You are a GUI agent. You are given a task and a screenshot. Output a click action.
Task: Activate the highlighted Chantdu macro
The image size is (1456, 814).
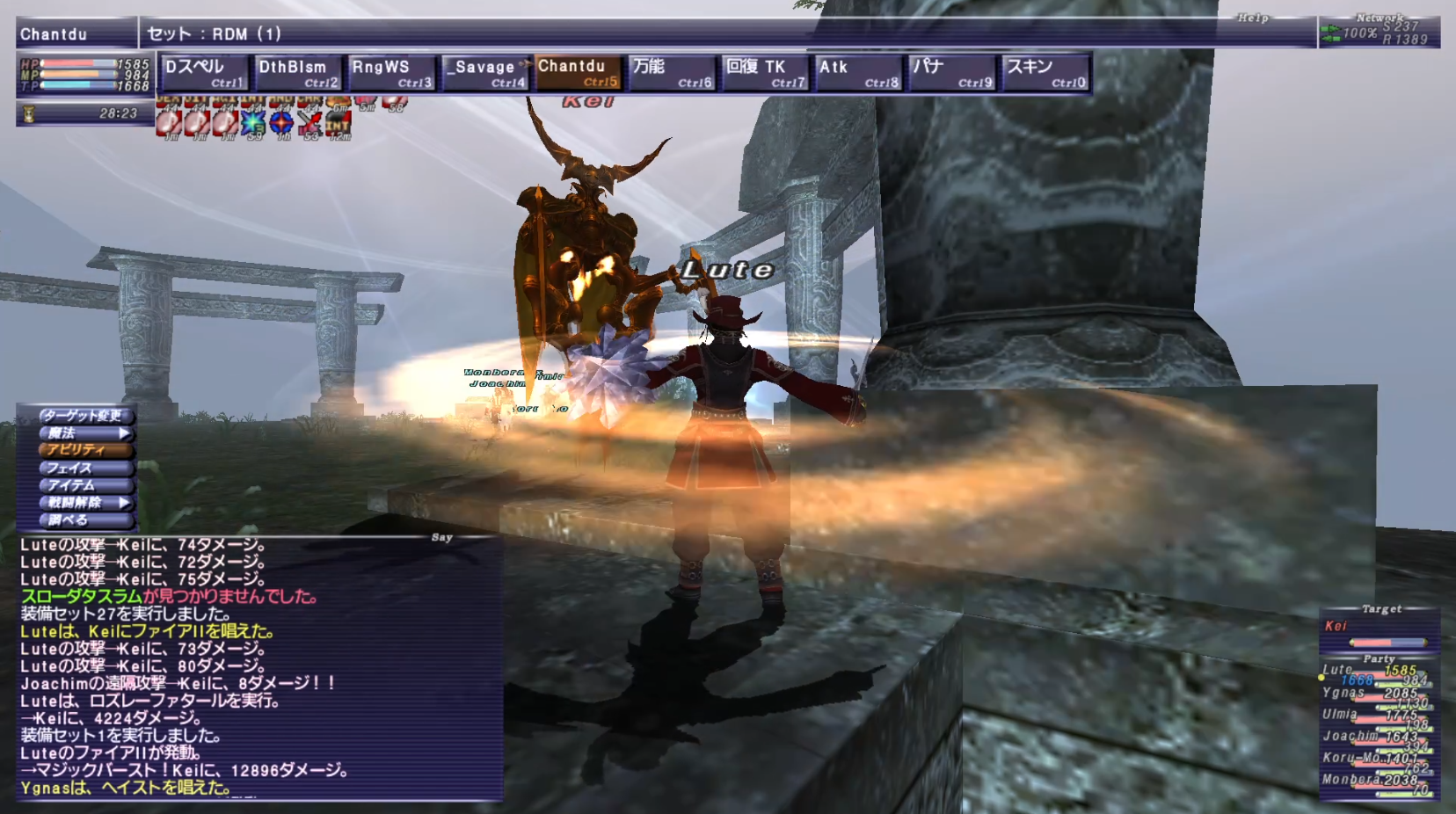[x=578, y=73]
